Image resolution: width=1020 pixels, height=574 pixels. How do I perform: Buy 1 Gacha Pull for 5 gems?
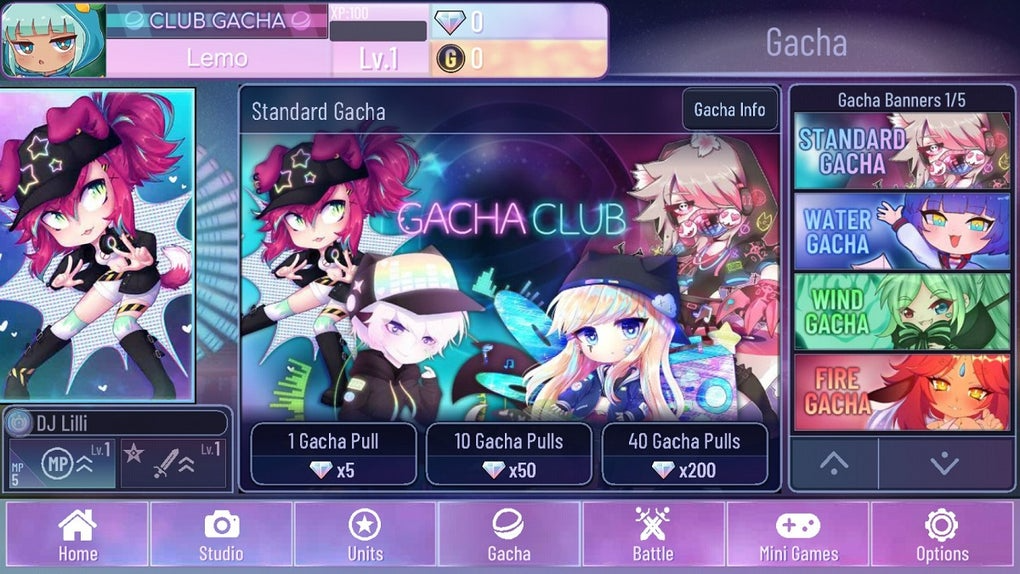333,454
